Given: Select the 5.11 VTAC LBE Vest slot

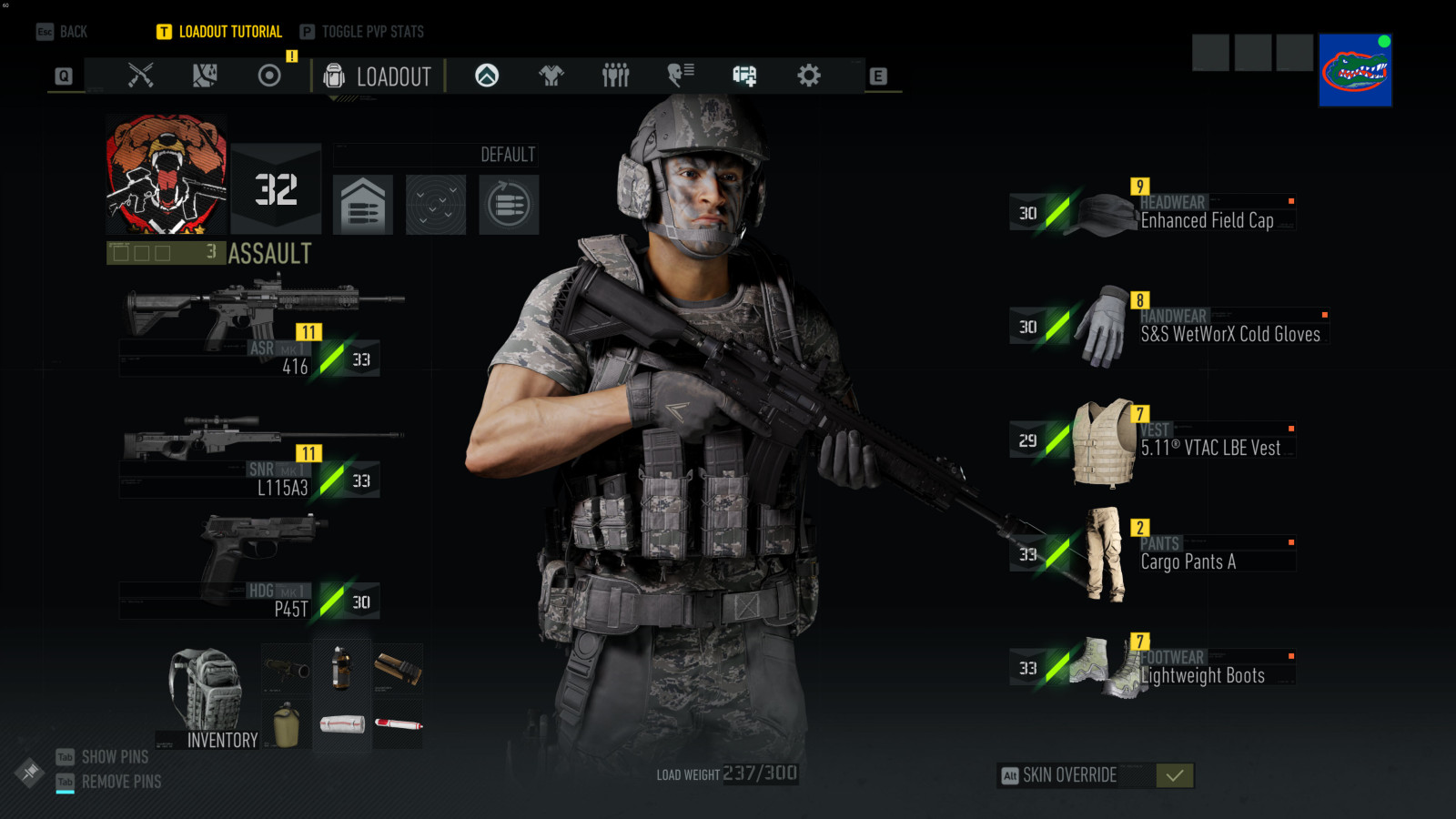Looking at the screenshot, I should tap(1183, 442).
